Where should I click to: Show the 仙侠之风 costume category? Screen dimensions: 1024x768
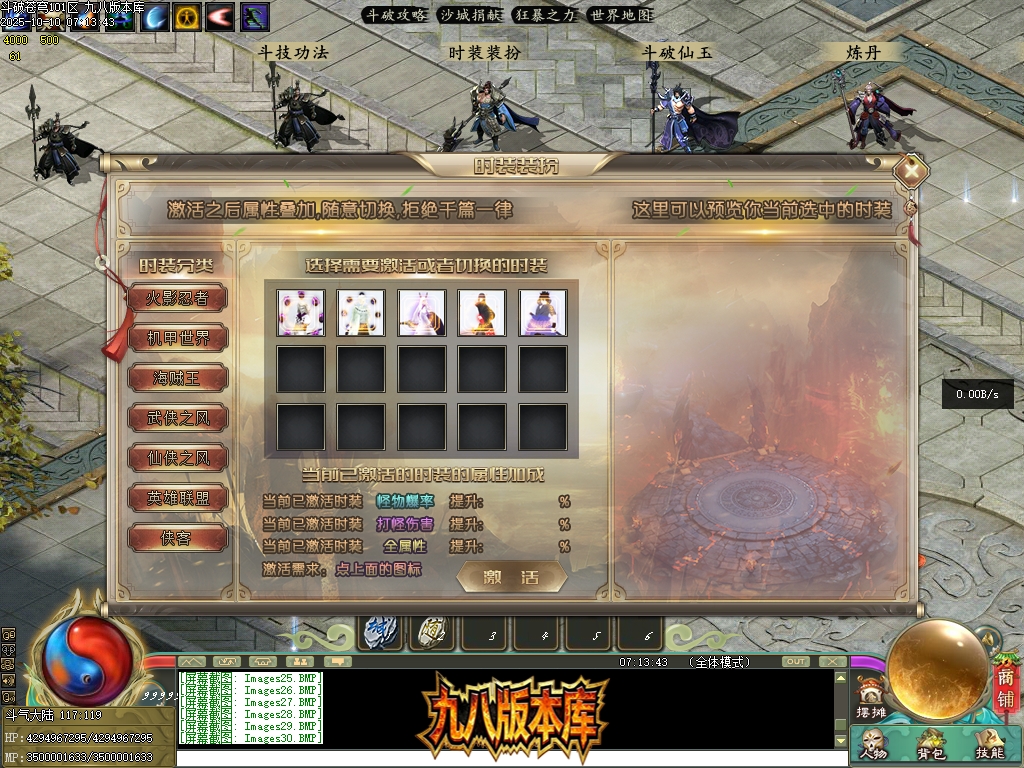point(177,458)
